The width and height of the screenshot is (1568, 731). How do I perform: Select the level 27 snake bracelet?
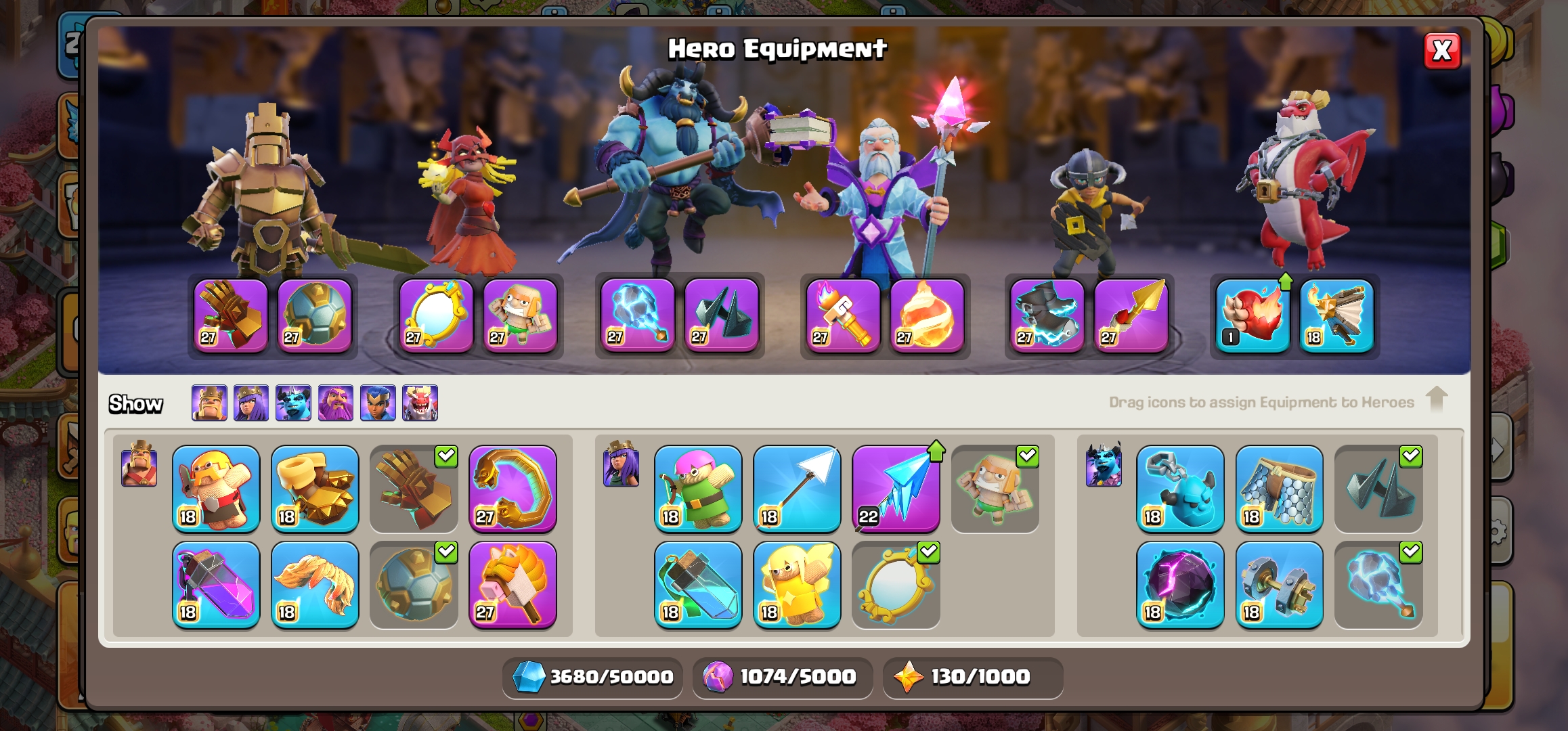point(513,489)
